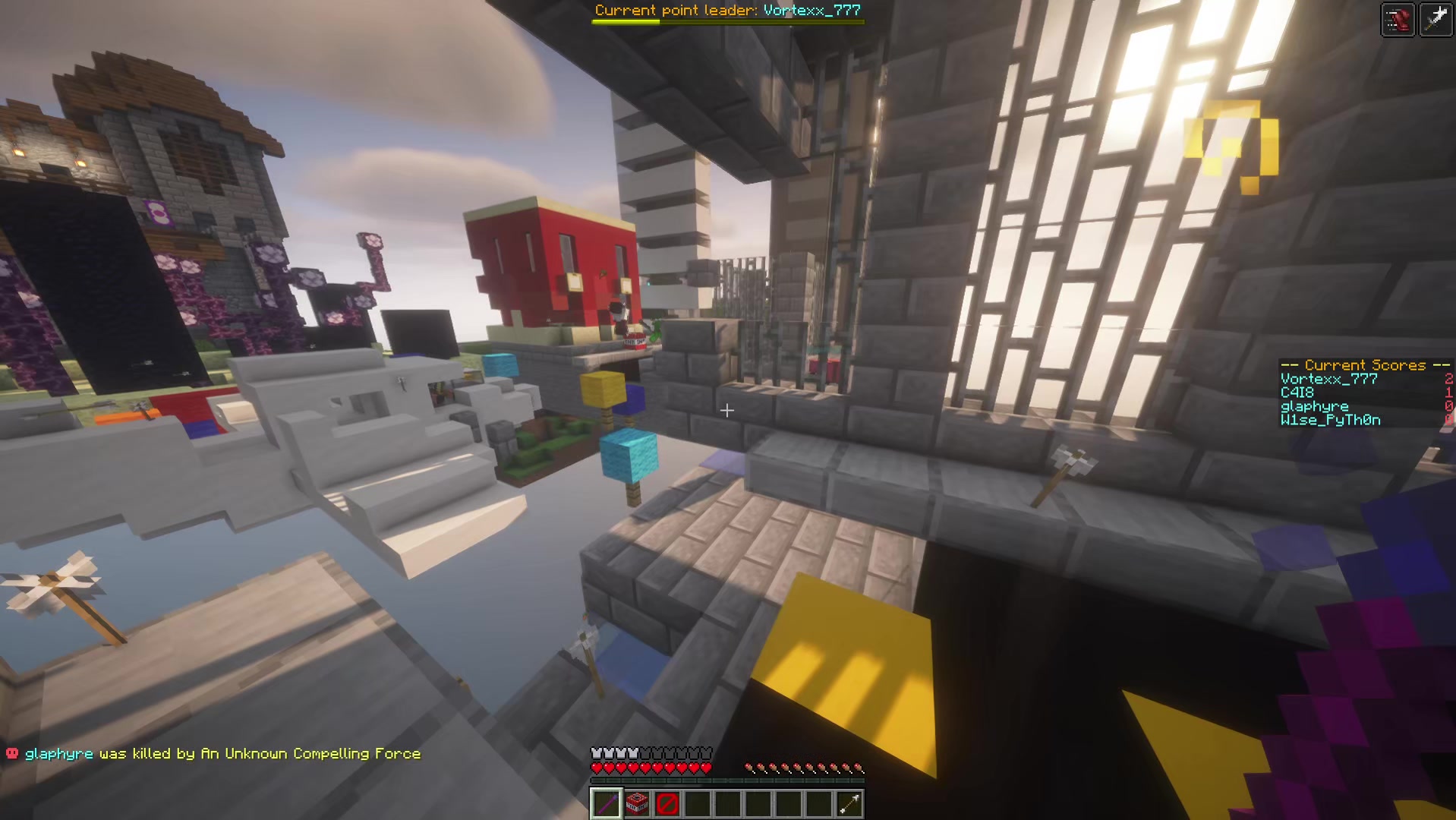Screen dimensions: 1456x820
Task: Click the sword mod icon in the corner
Action: coord(1436,18)
